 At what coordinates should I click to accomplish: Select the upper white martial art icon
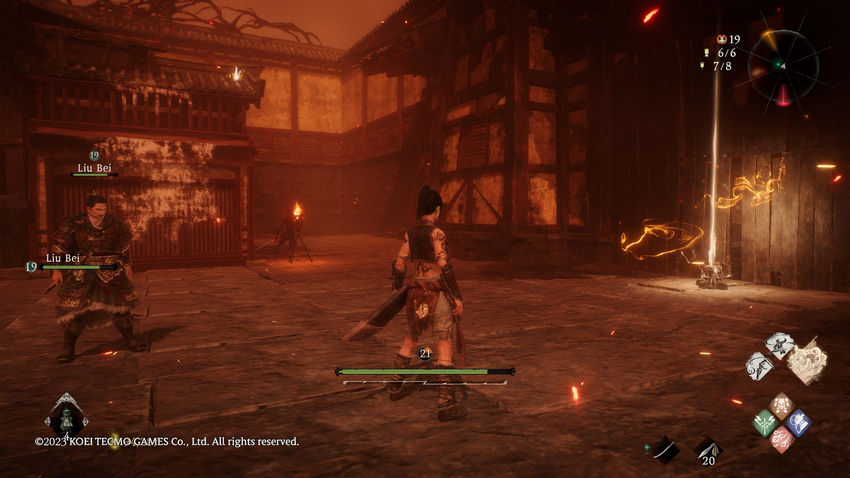(x=779, y=345)
